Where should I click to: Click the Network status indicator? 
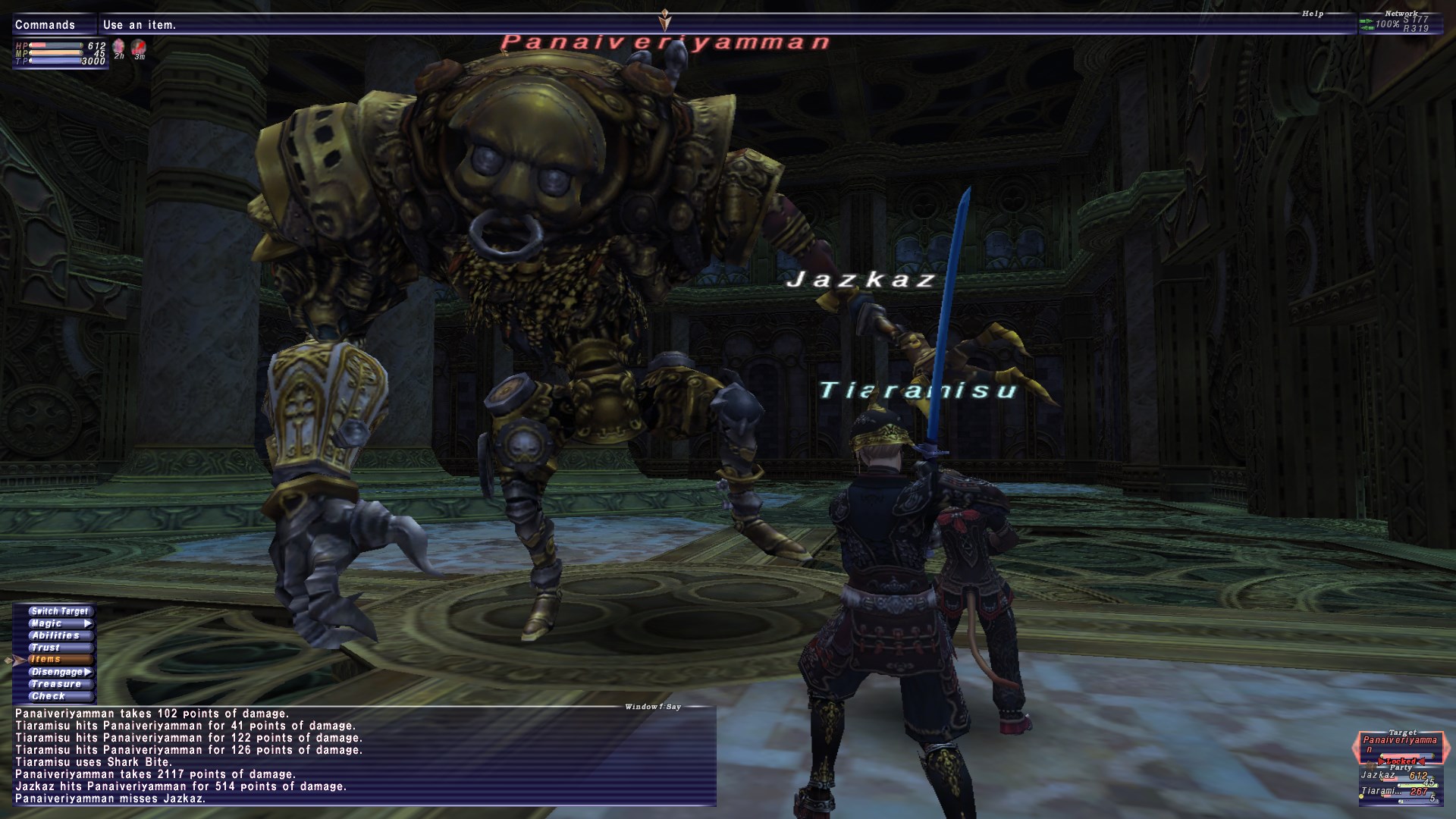pyautogui.click(x=1400, y=23)
